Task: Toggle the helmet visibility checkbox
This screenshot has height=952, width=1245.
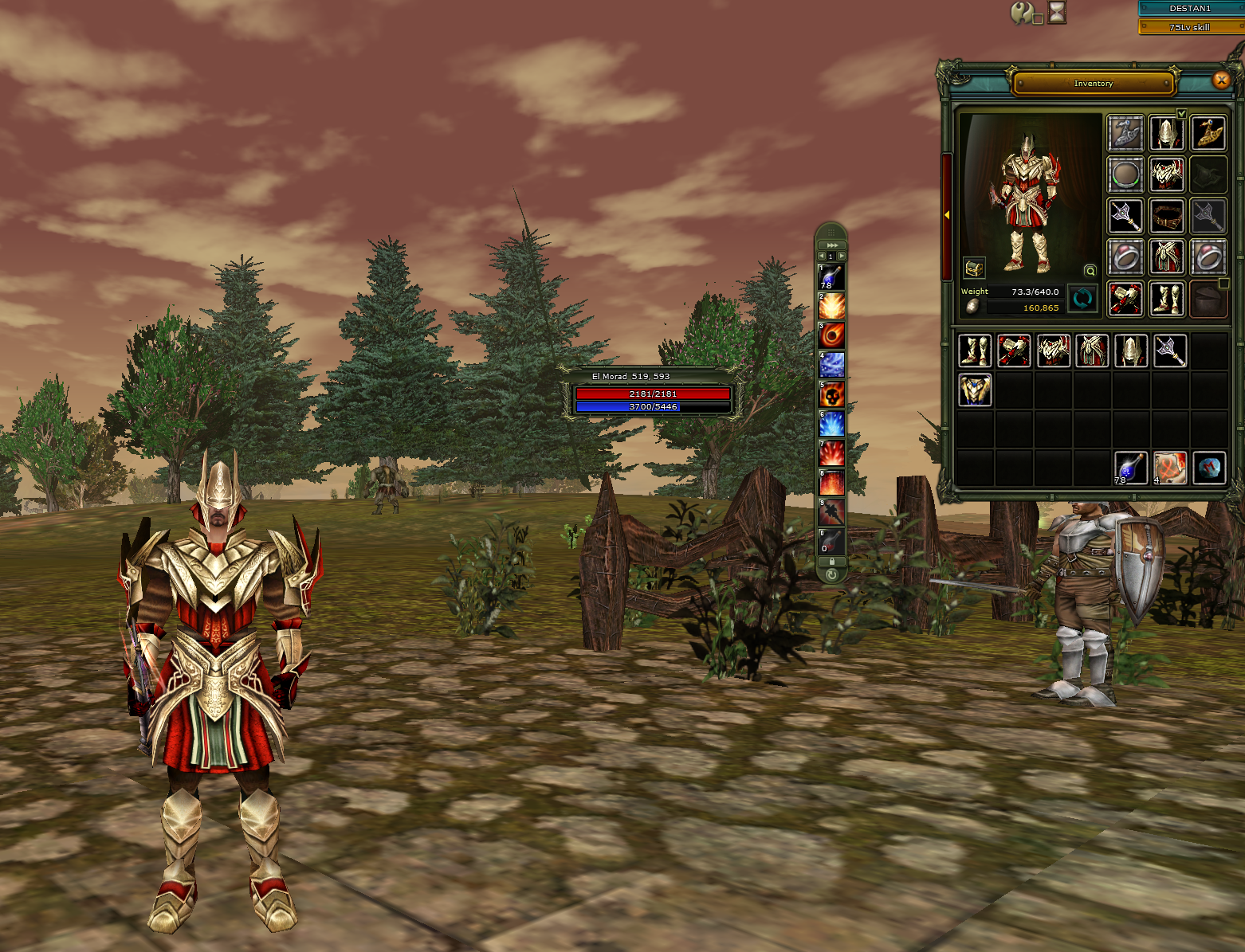Action: point(1182,114)
